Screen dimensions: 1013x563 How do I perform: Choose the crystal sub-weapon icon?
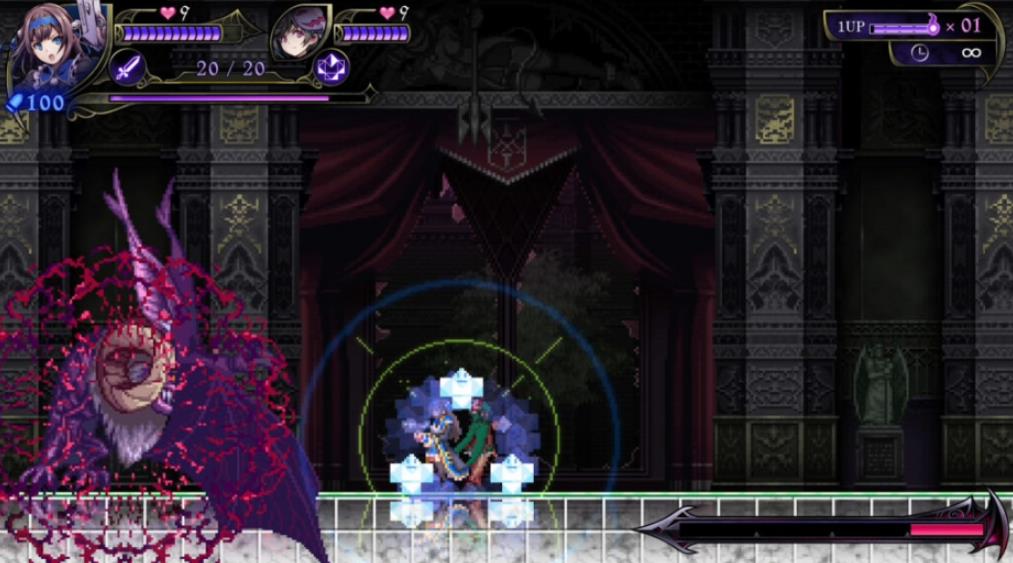(330, 68)
